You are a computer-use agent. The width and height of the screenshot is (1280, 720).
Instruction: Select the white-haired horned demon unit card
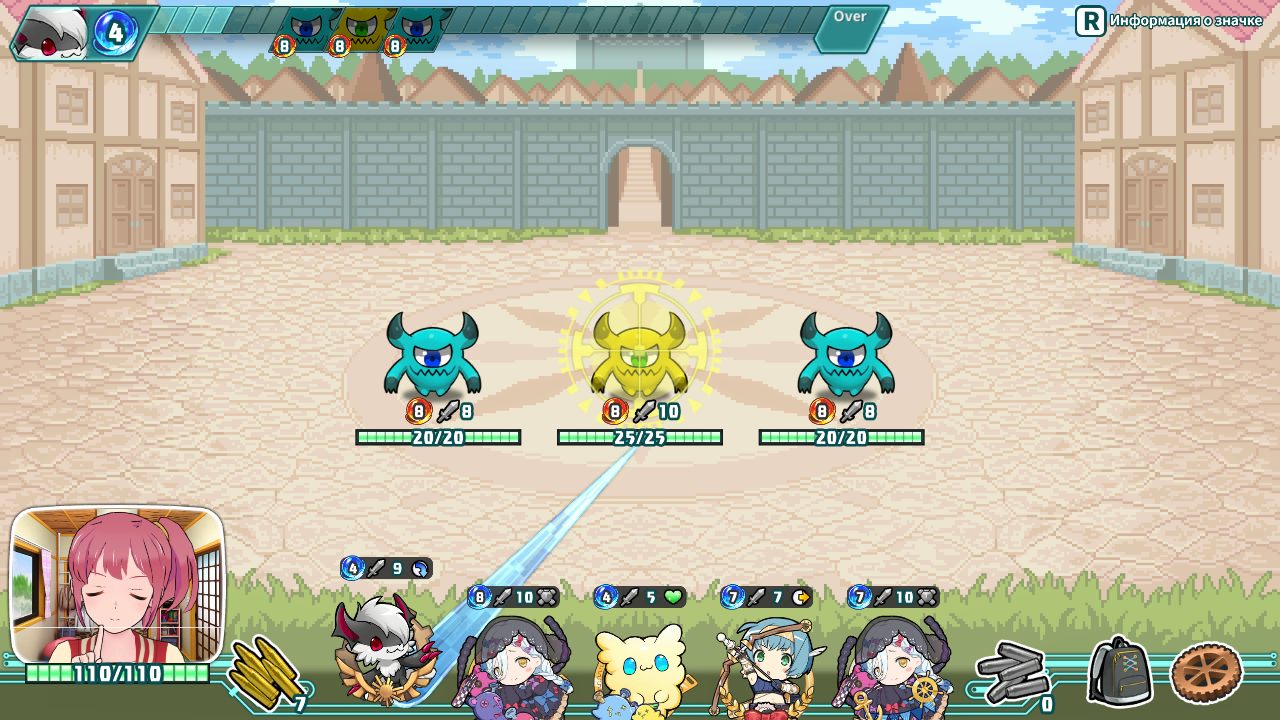pyautogui.click(x=383, y=645)
